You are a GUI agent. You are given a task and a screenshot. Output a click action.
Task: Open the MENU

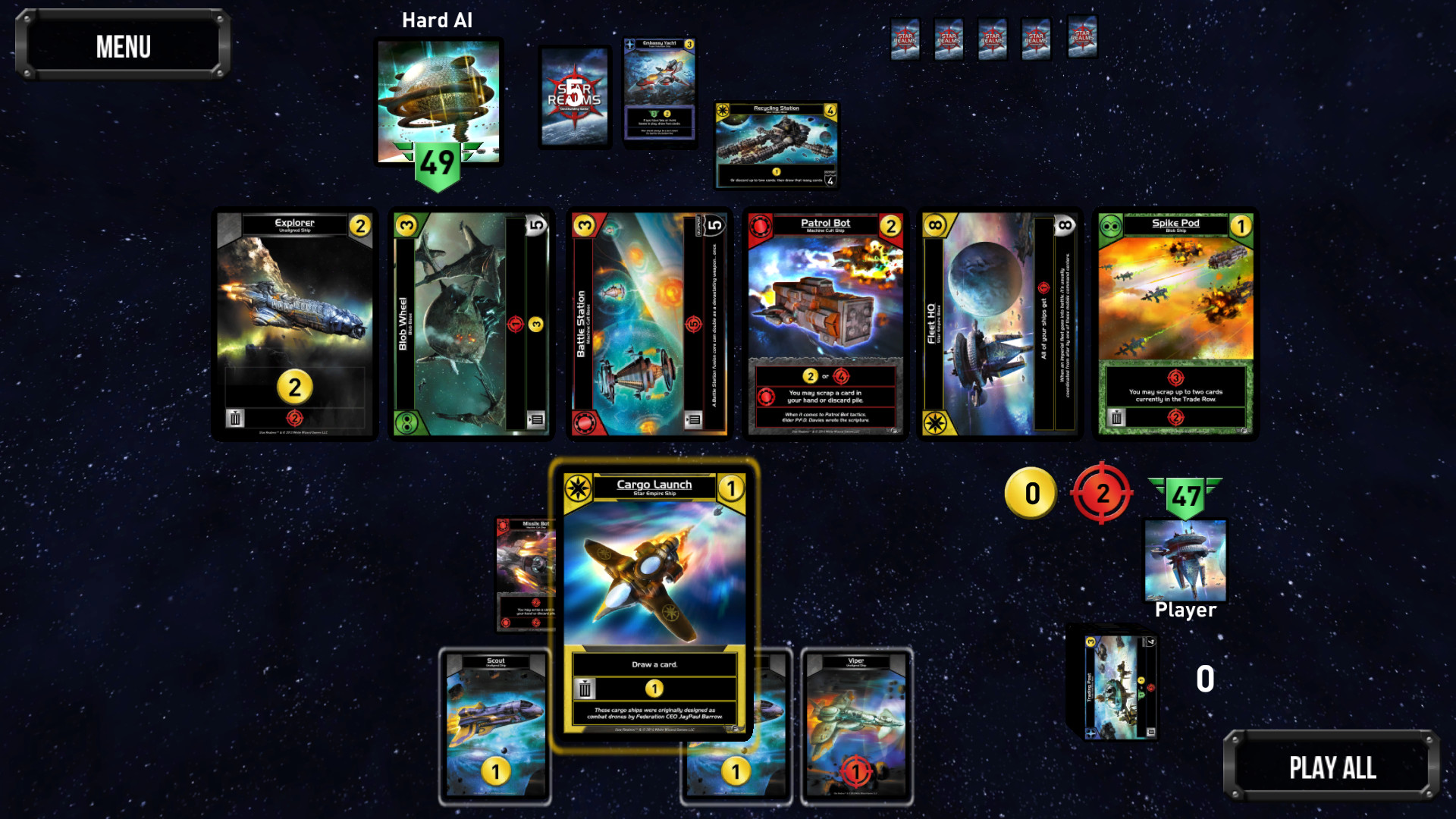point(123,47)
